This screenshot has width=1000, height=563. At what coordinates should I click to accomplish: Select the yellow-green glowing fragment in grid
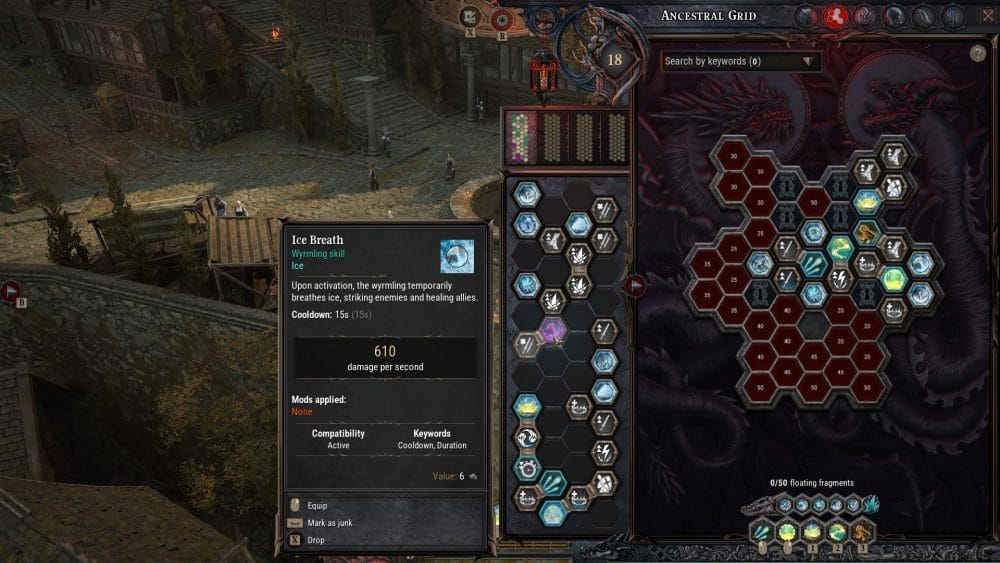pyautogui.click(x=892, y=279)
